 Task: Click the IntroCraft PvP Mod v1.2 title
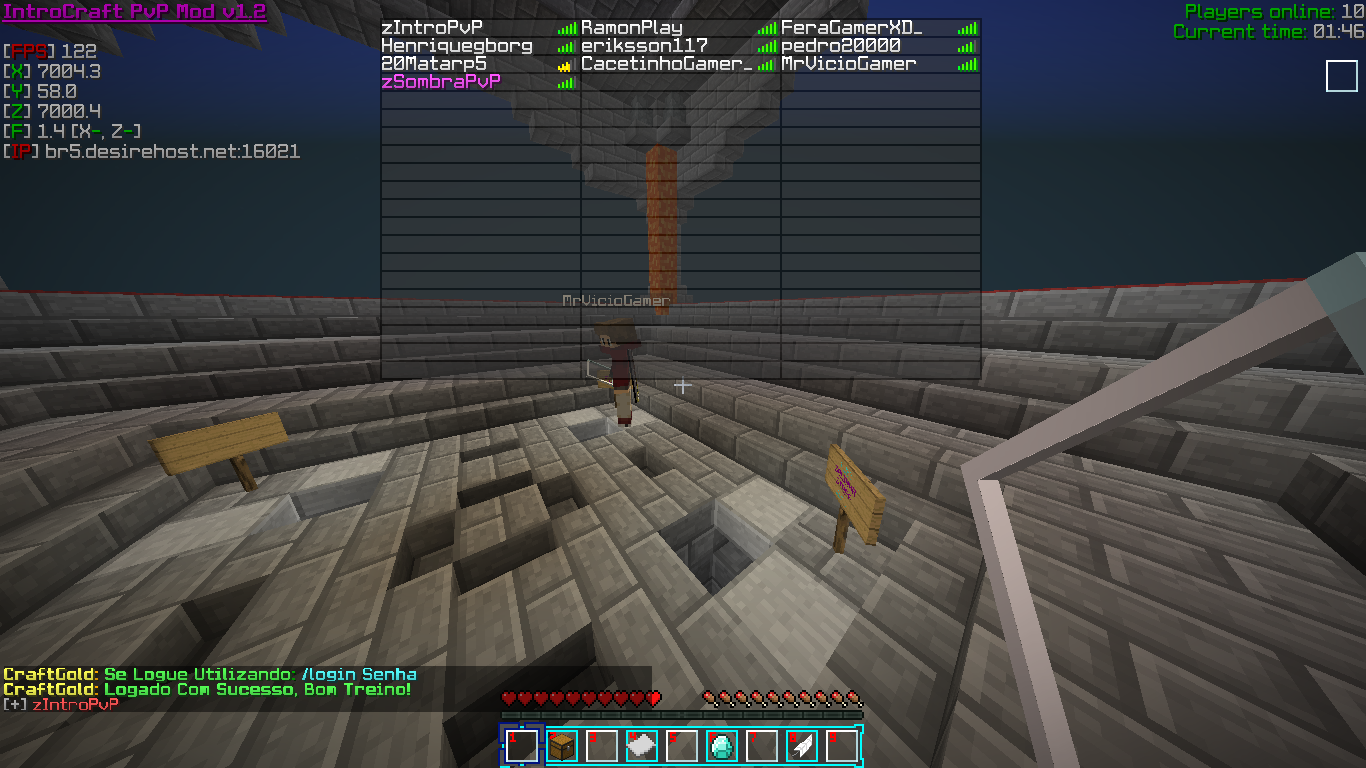[x=135, y=12]
